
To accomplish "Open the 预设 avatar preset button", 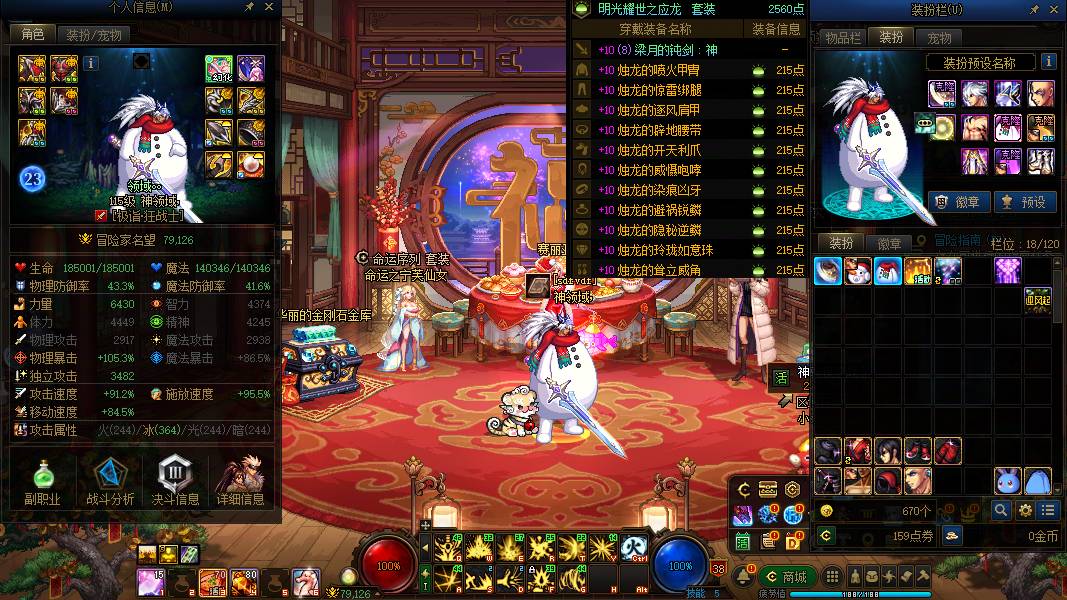I will 1023,202.
